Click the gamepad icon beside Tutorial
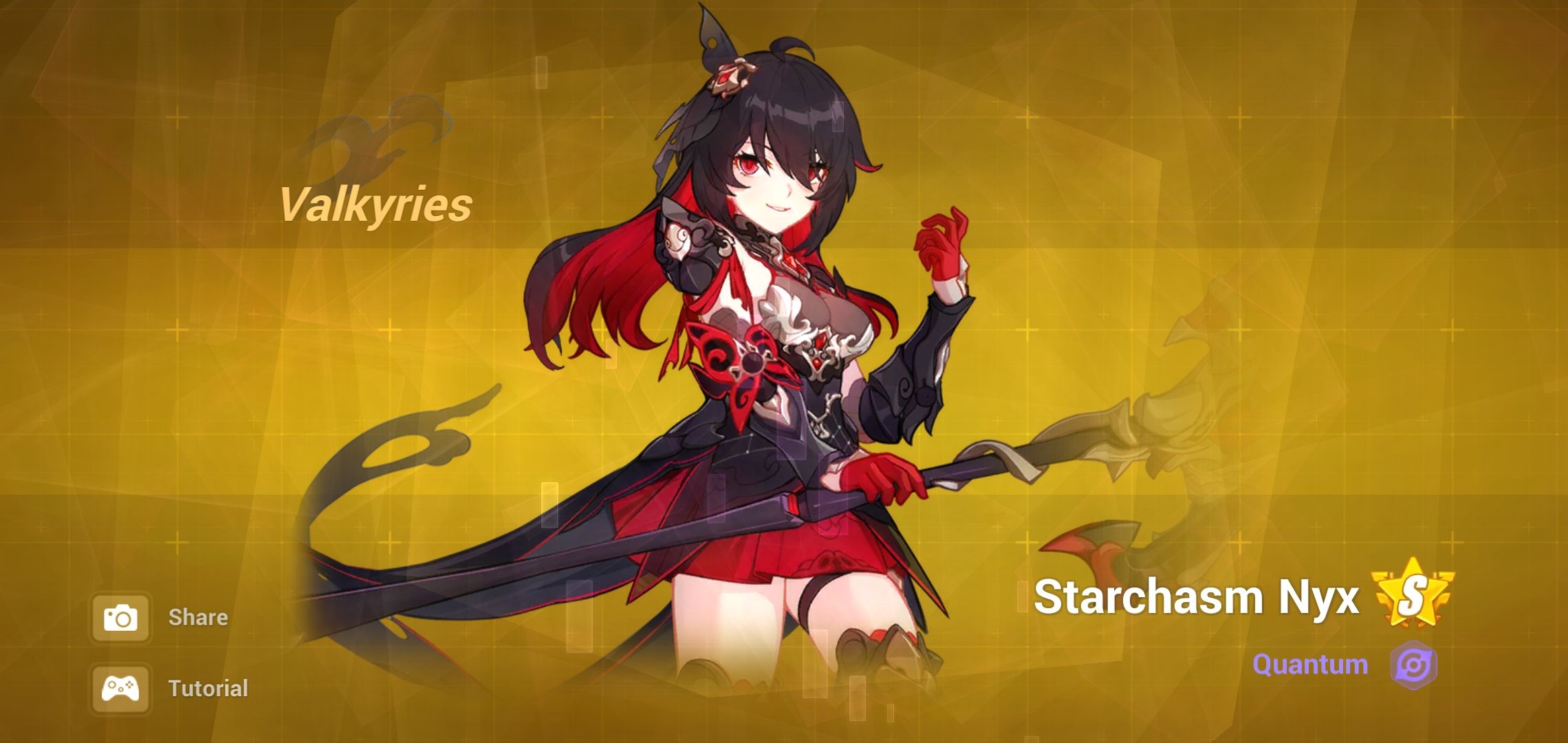Viewport: 1568px width, 743px height. [122, 687]
